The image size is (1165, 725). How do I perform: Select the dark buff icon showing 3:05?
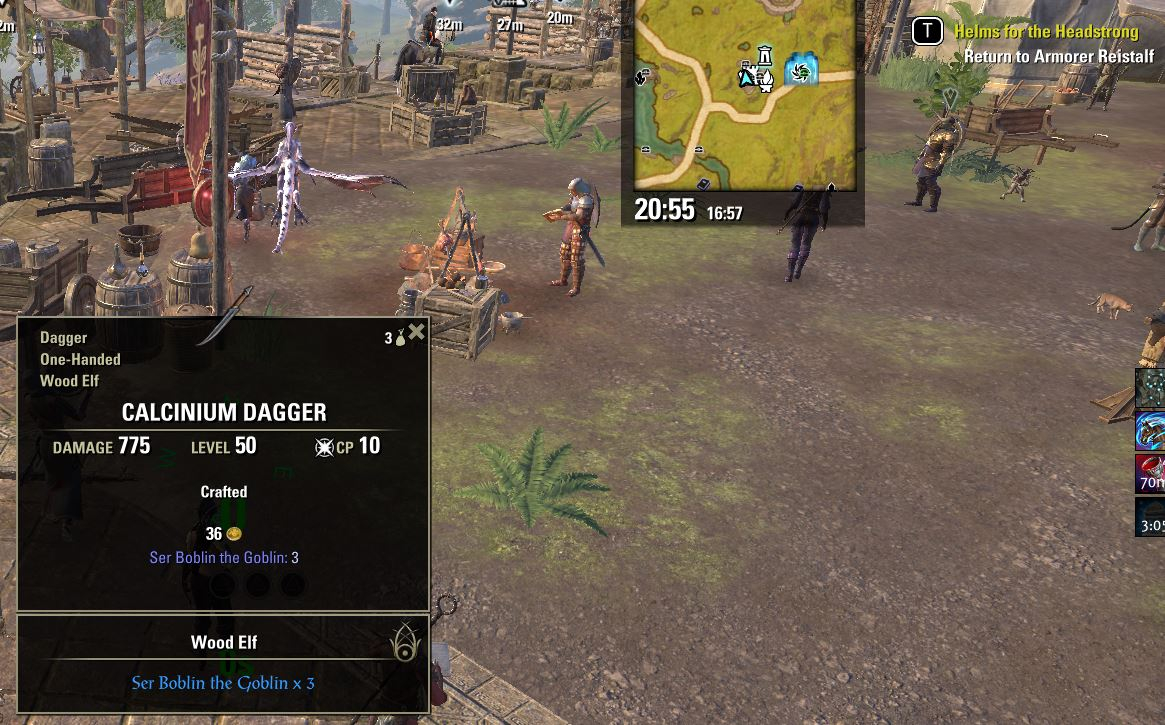[1151, 517]
